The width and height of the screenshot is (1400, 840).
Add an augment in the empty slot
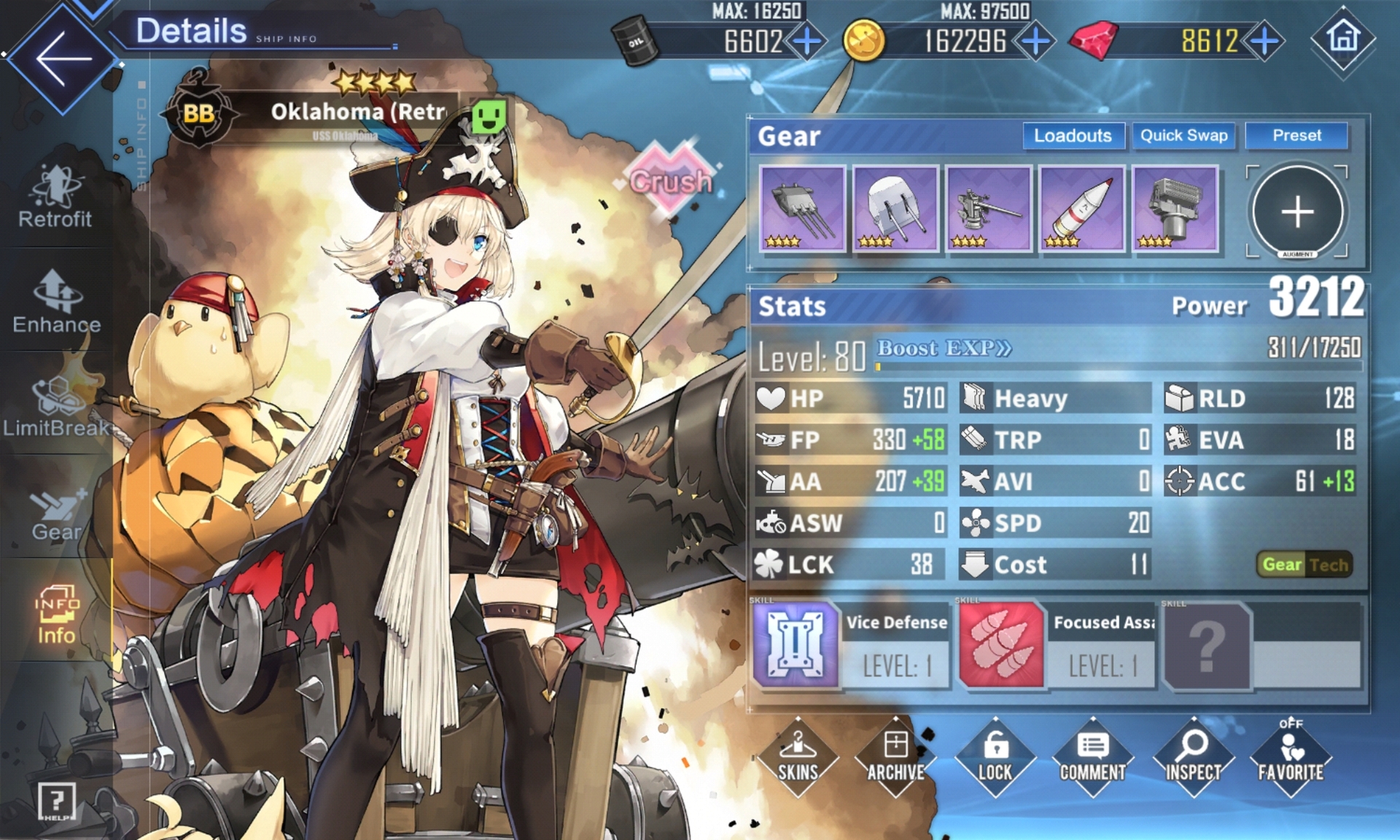pos(1297,211)
